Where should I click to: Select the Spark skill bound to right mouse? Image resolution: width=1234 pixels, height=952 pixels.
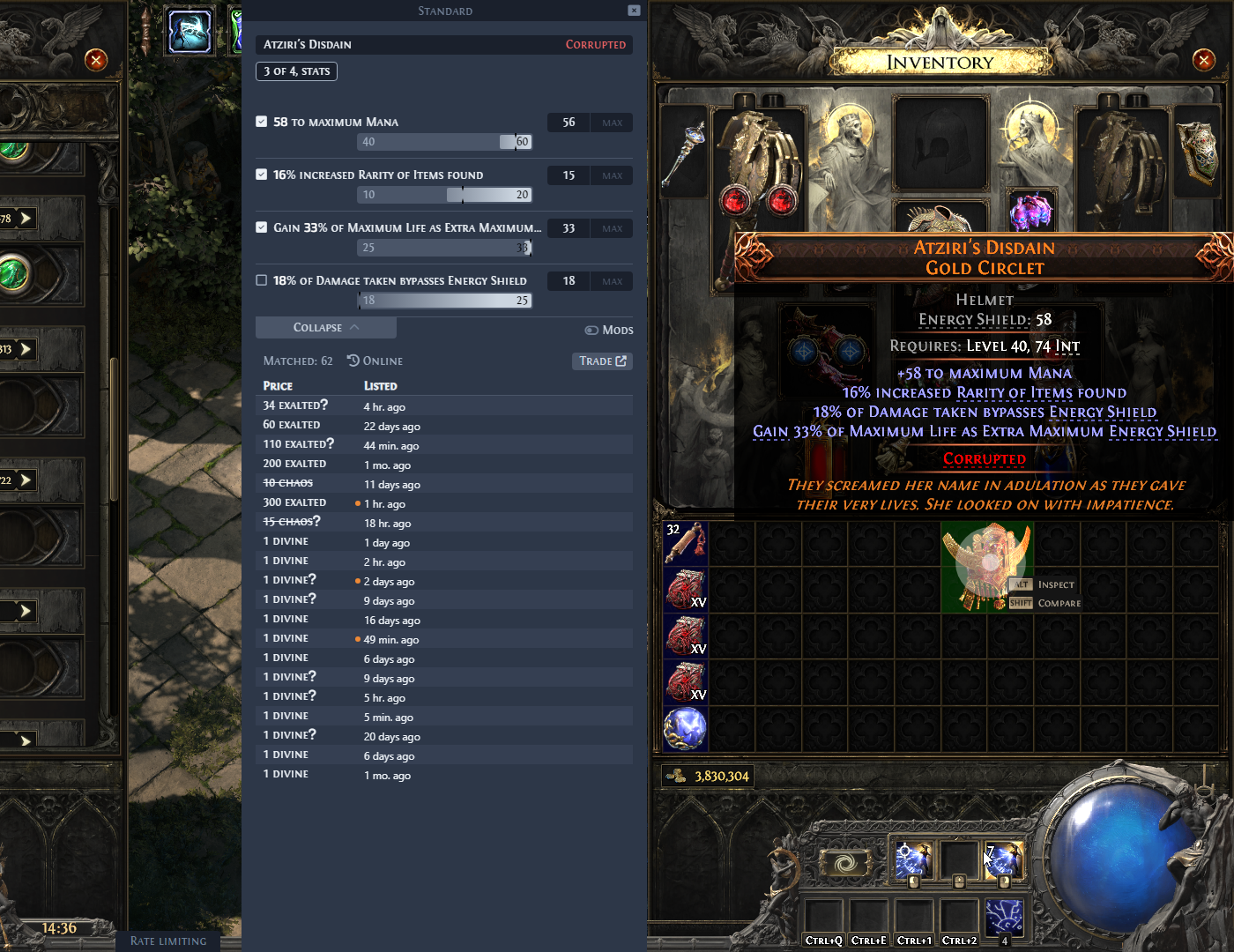(1003, 861)
